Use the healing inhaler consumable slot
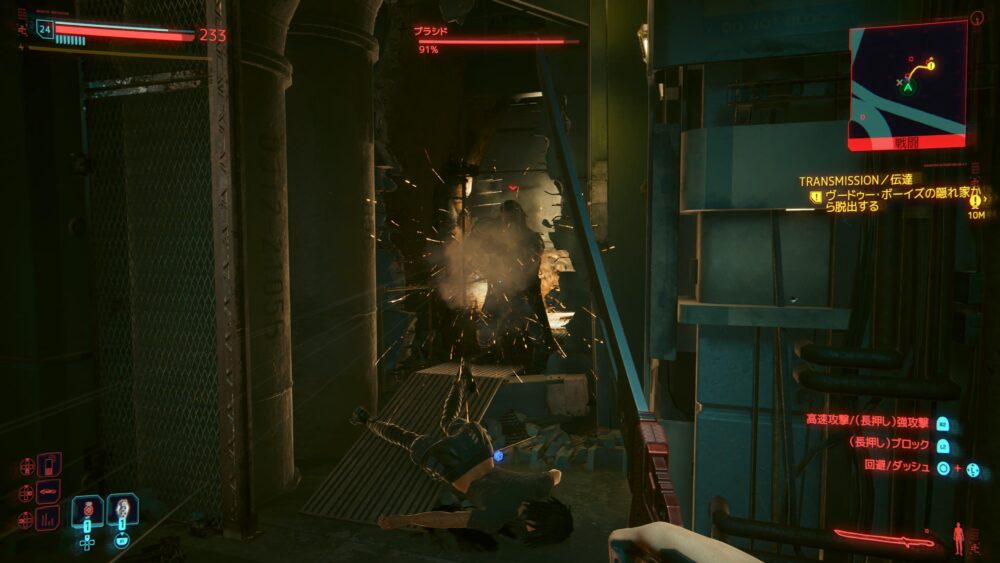 122,510
